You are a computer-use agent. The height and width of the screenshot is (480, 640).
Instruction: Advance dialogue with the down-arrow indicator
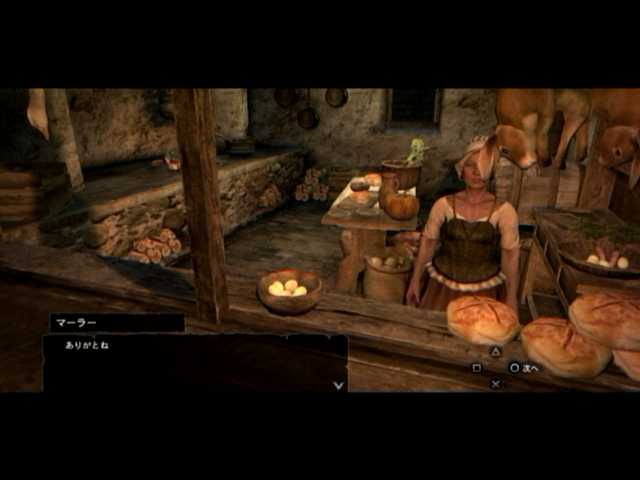tap(338, 384)
